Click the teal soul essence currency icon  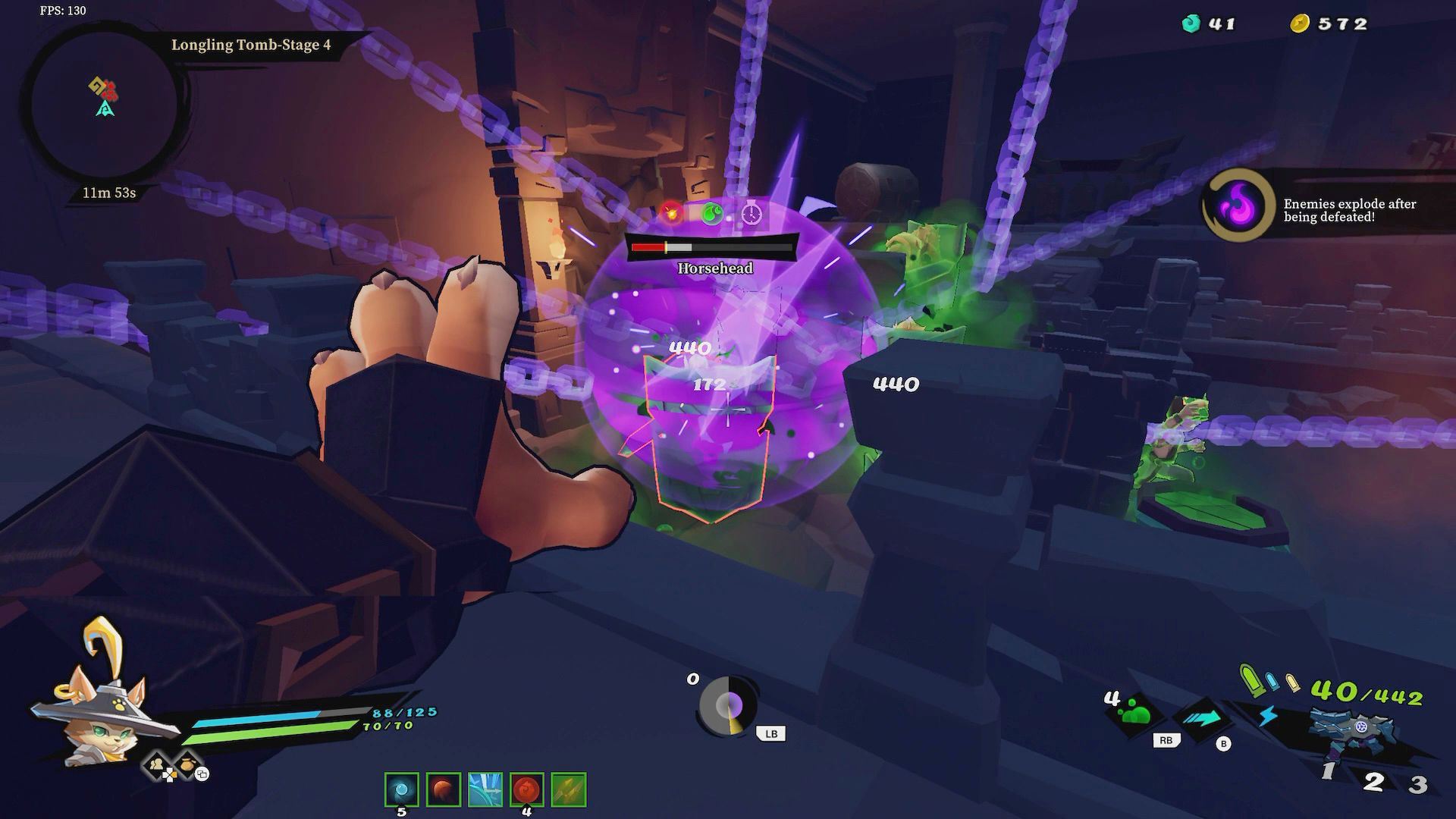1191,24
